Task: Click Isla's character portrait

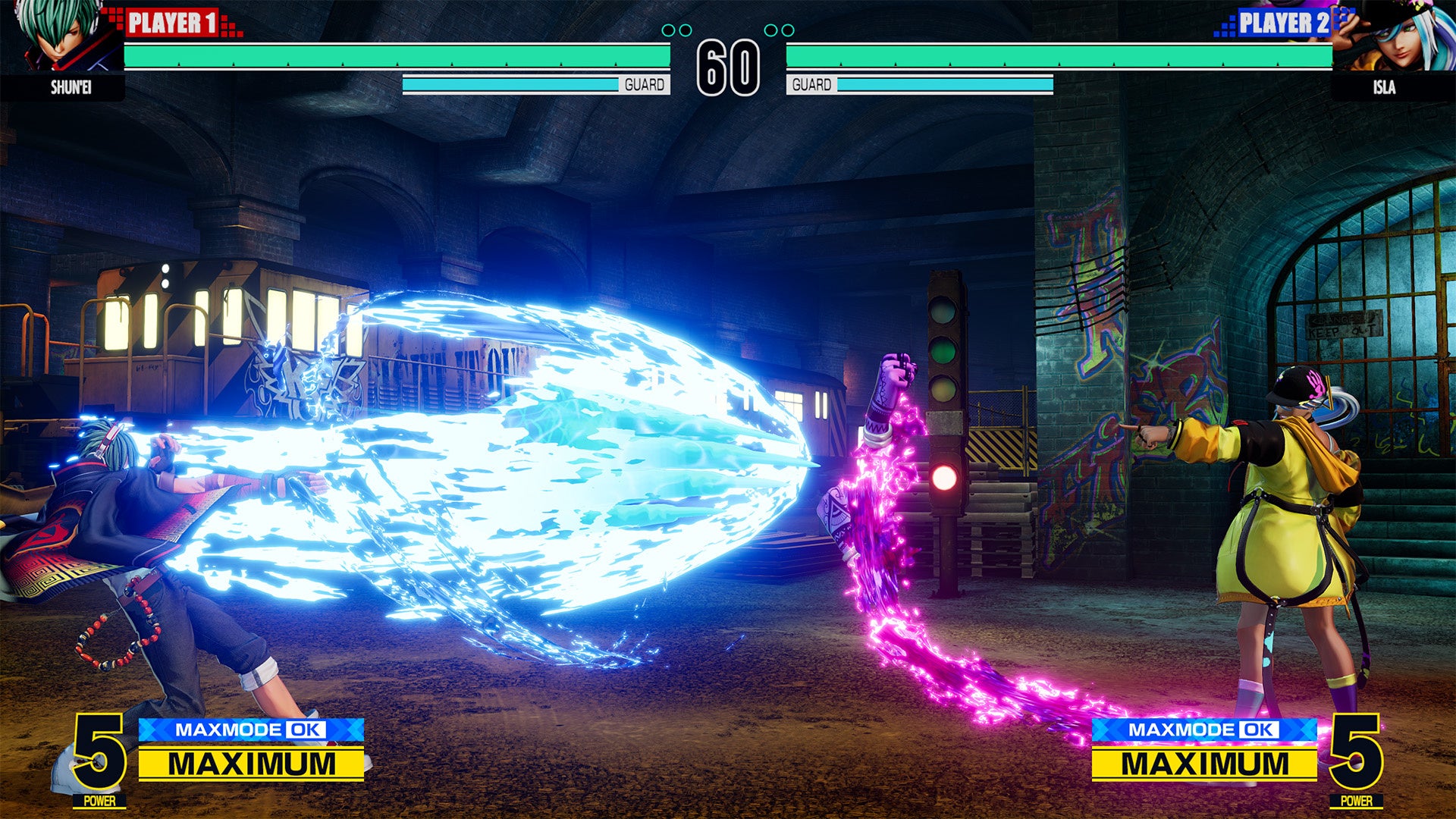Action: (1394, 36)
